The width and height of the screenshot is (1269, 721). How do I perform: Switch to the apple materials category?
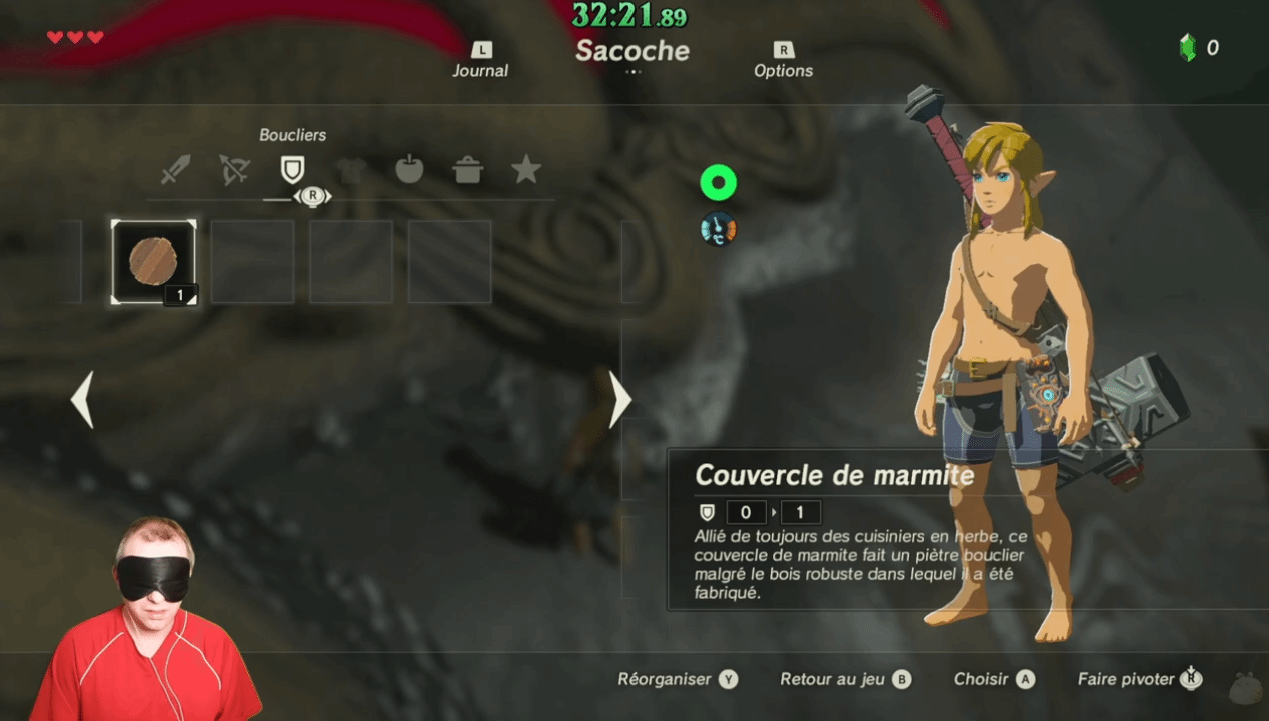point(409,170)
